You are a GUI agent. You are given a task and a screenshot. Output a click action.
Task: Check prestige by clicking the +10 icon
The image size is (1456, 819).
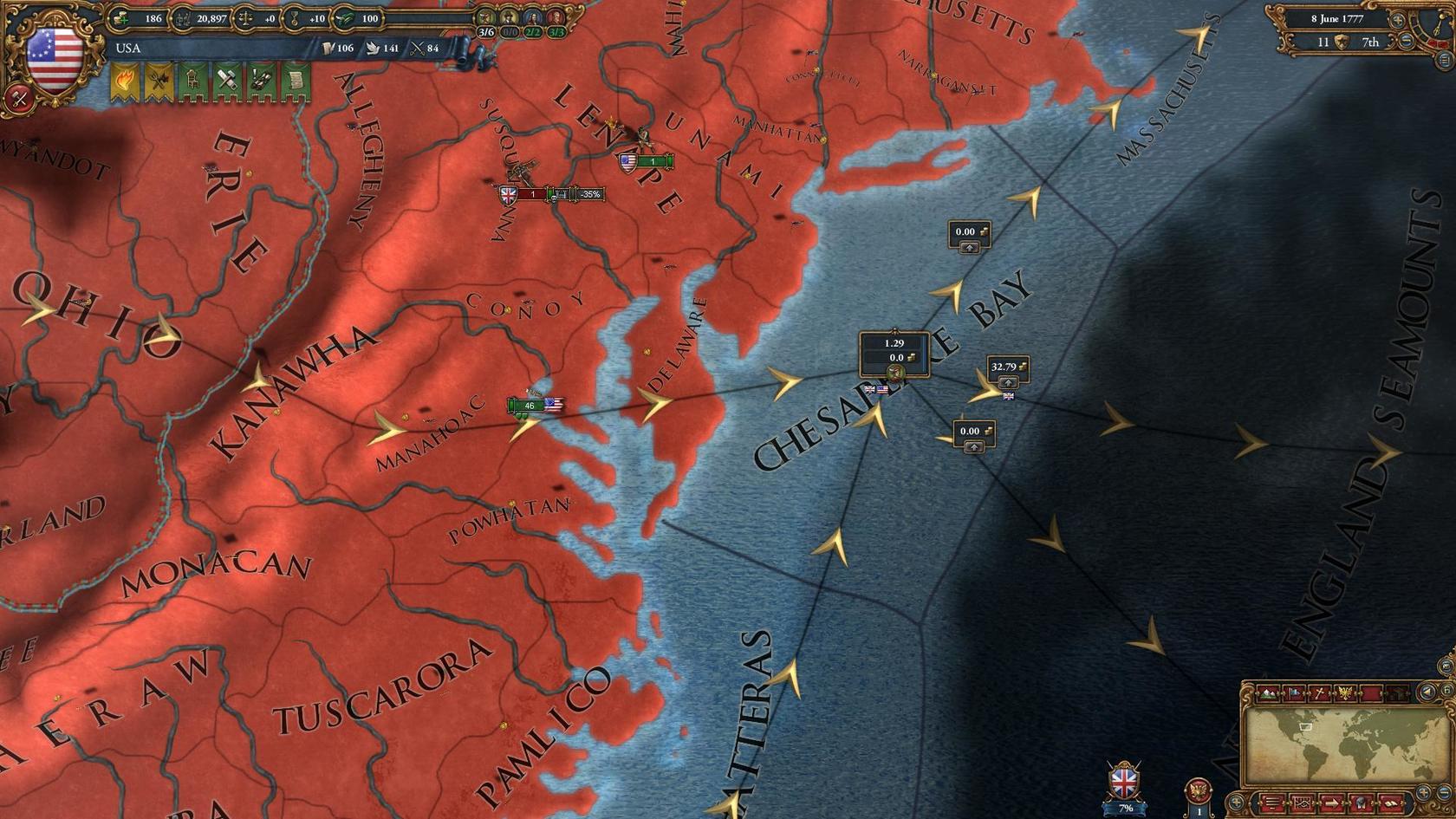click(295, 16)
